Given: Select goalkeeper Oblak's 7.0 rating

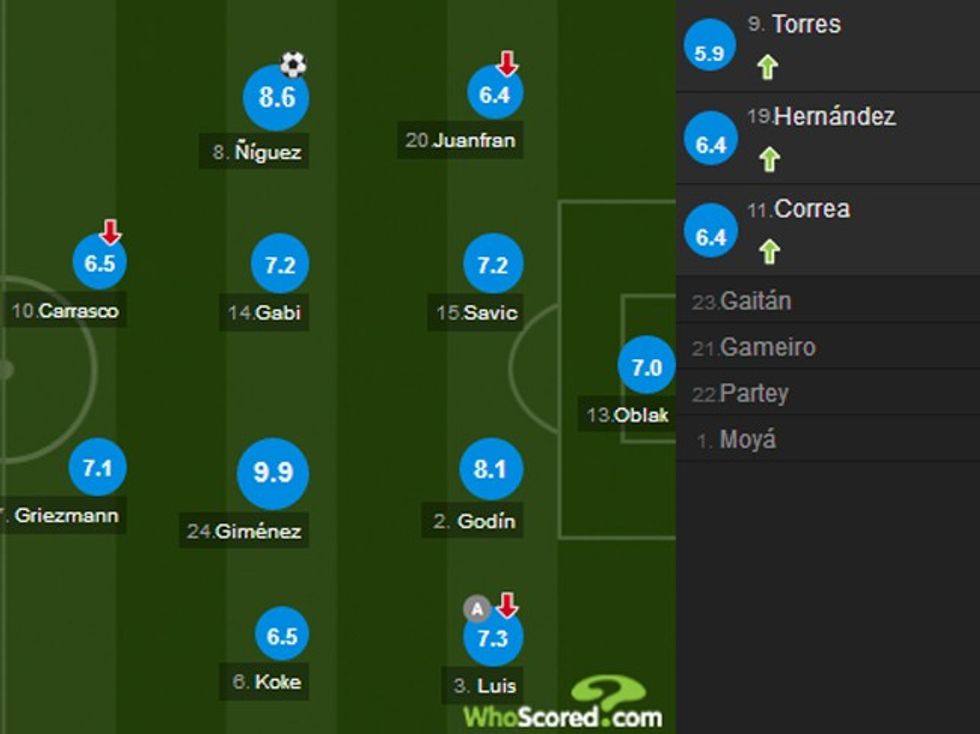Looking at the screenshot, I should pyautogui.click(x=646, y=368).
